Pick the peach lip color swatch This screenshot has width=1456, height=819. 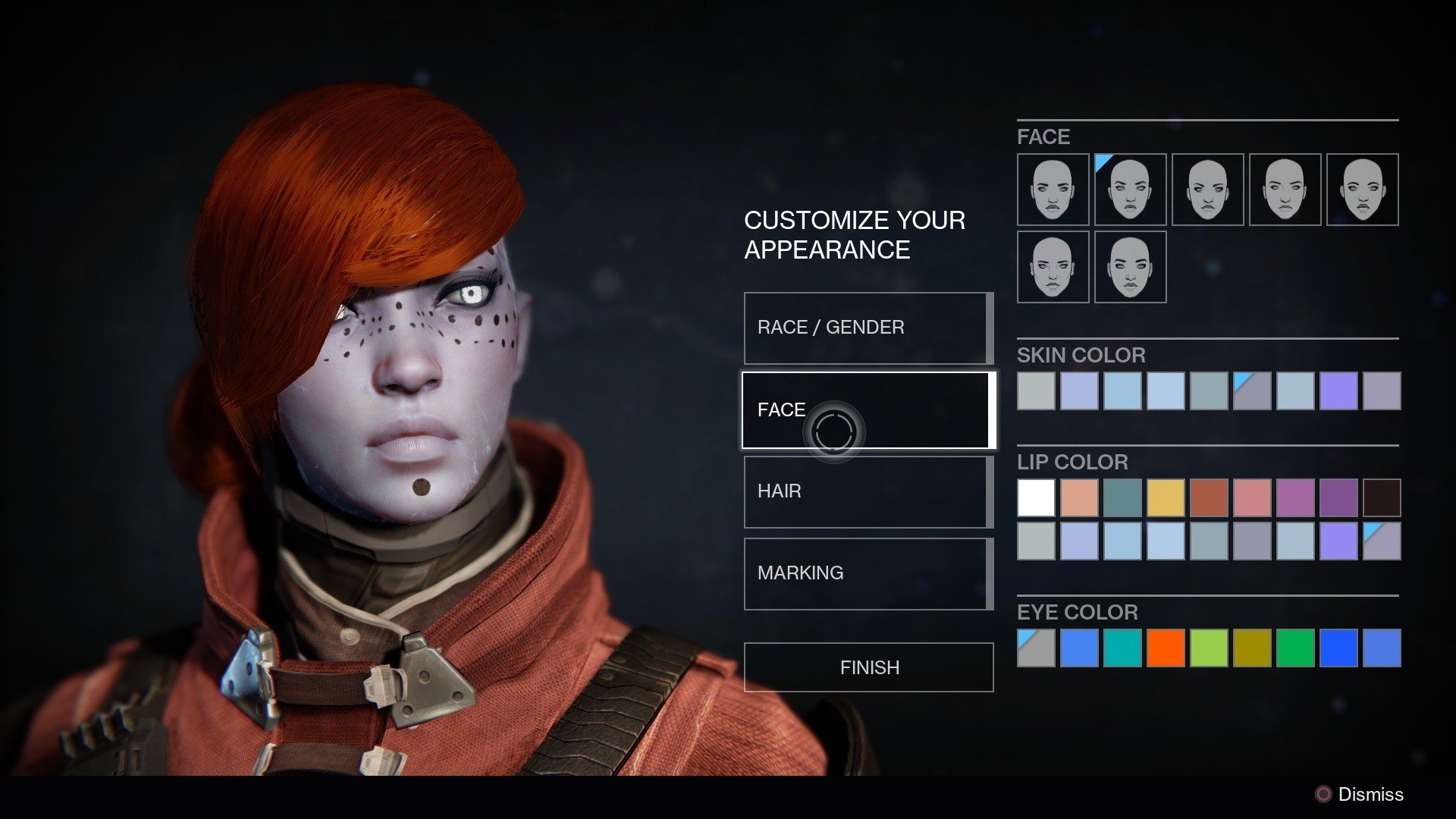[1079, 498]
